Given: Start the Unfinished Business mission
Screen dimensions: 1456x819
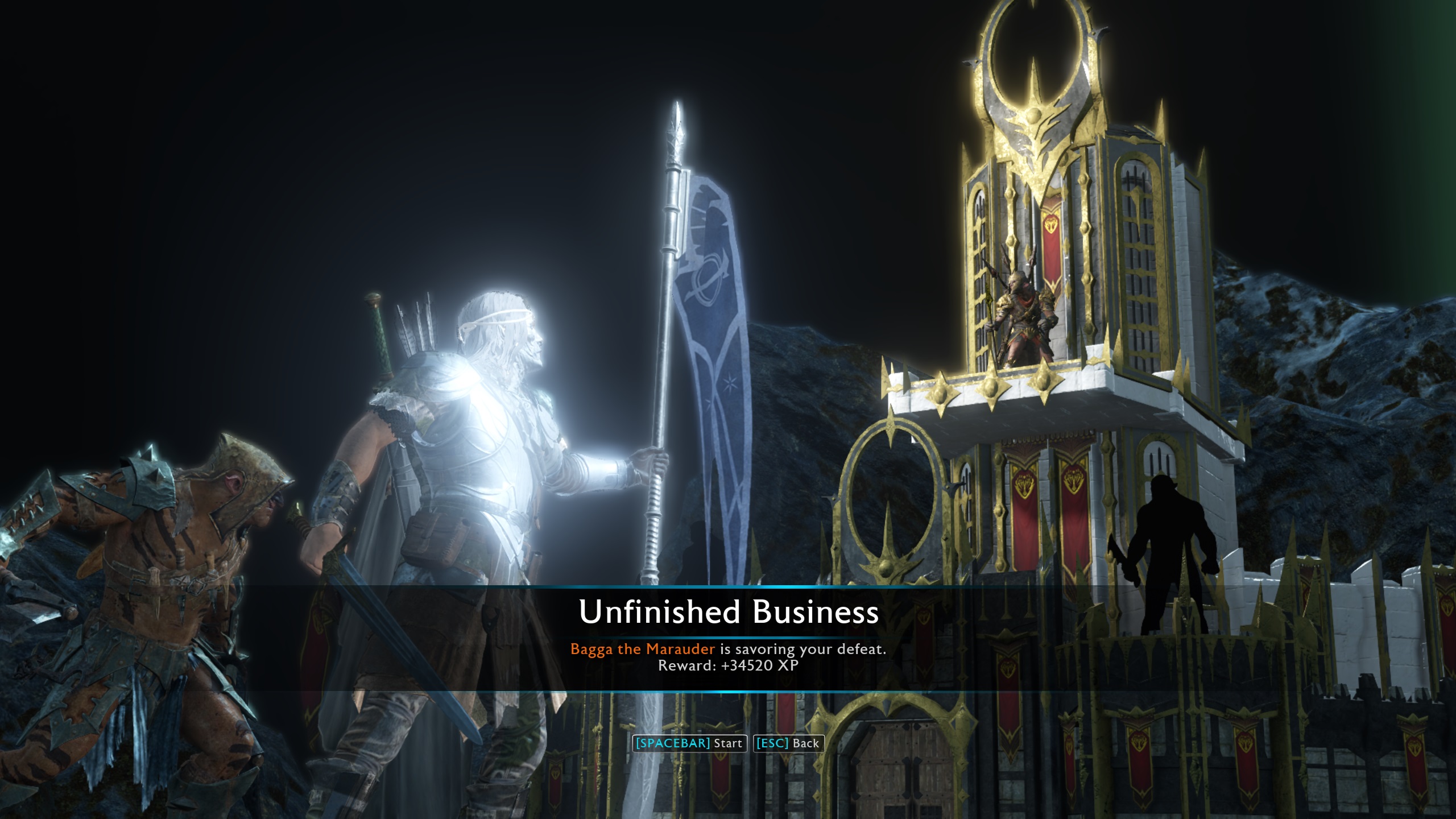Looking at the screenshot, I should tap(689, 743).
